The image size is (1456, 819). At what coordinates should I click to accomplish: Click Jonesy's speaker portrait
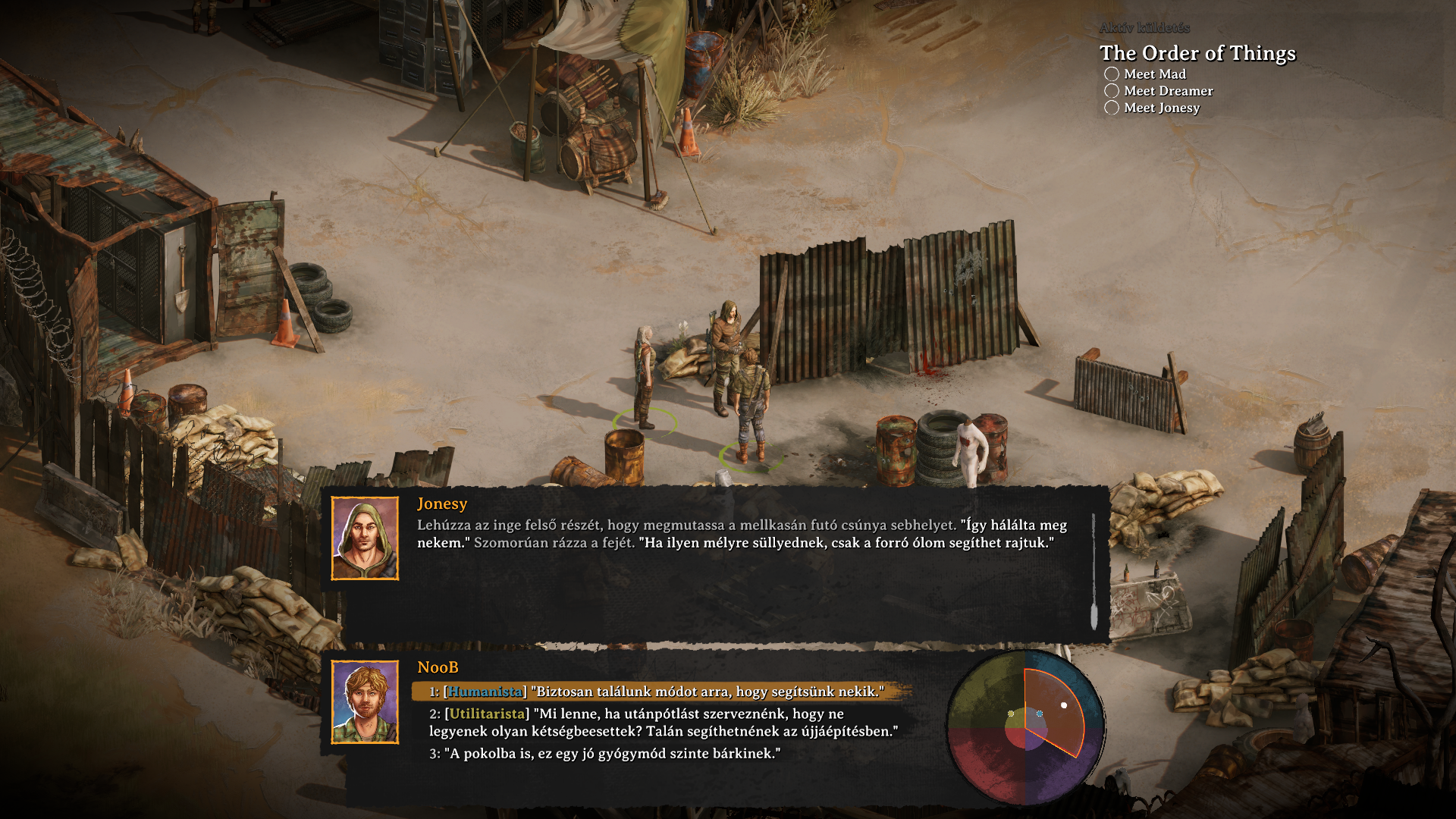point(365,538)
